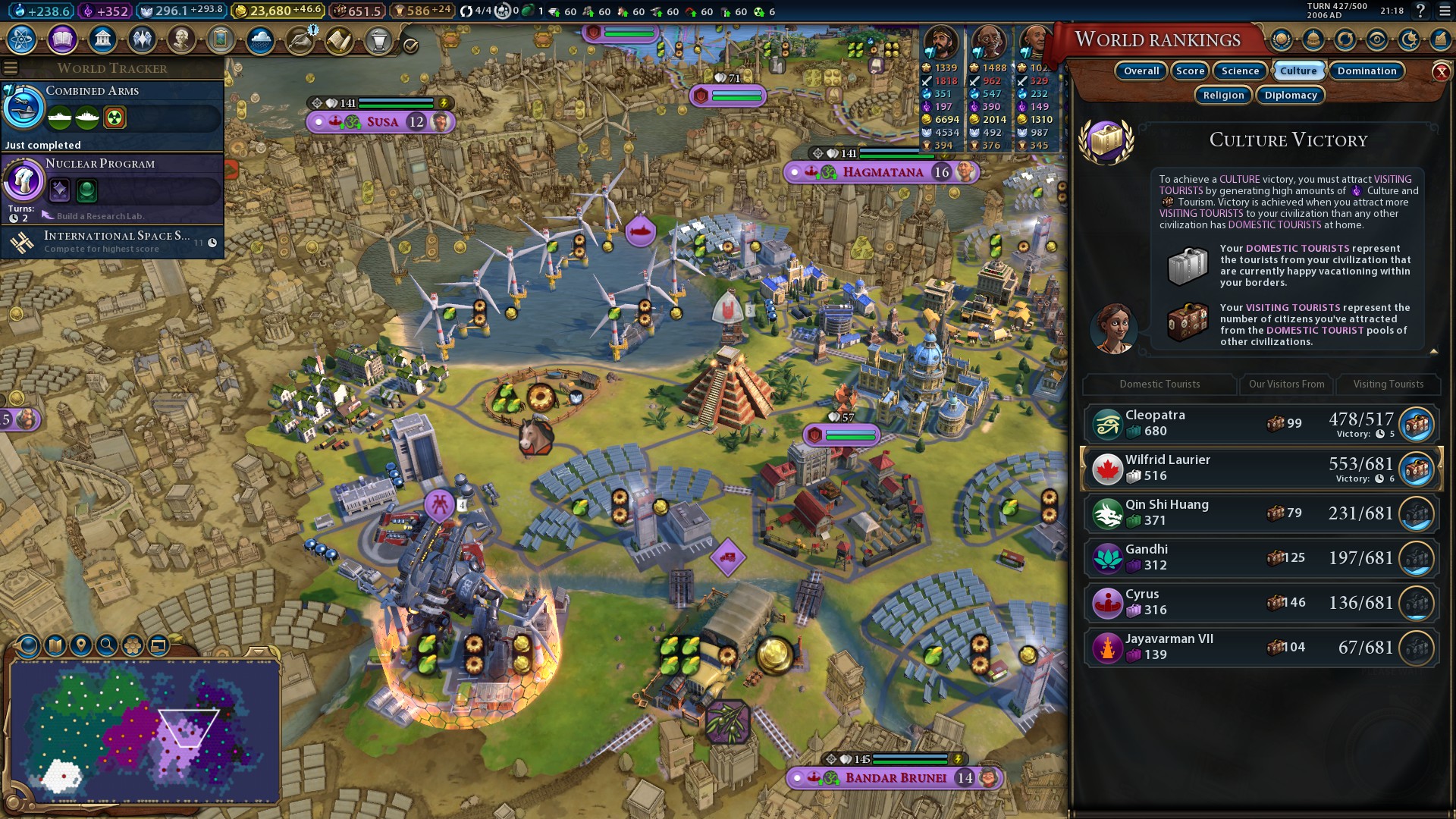Open the Bandar Brunei city banner

coord(896,778)
